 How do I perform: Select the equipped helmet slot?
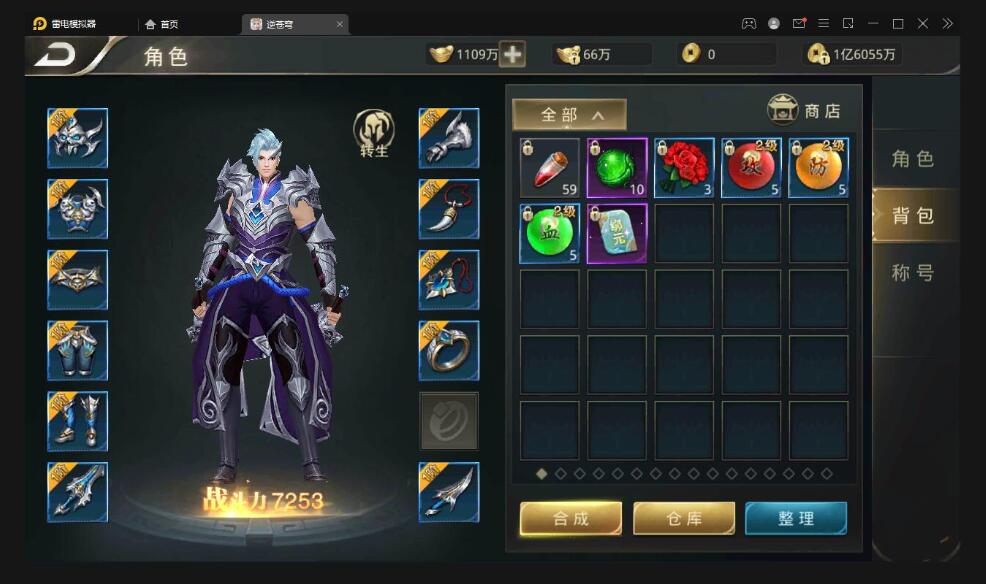[x=77, y=138]
